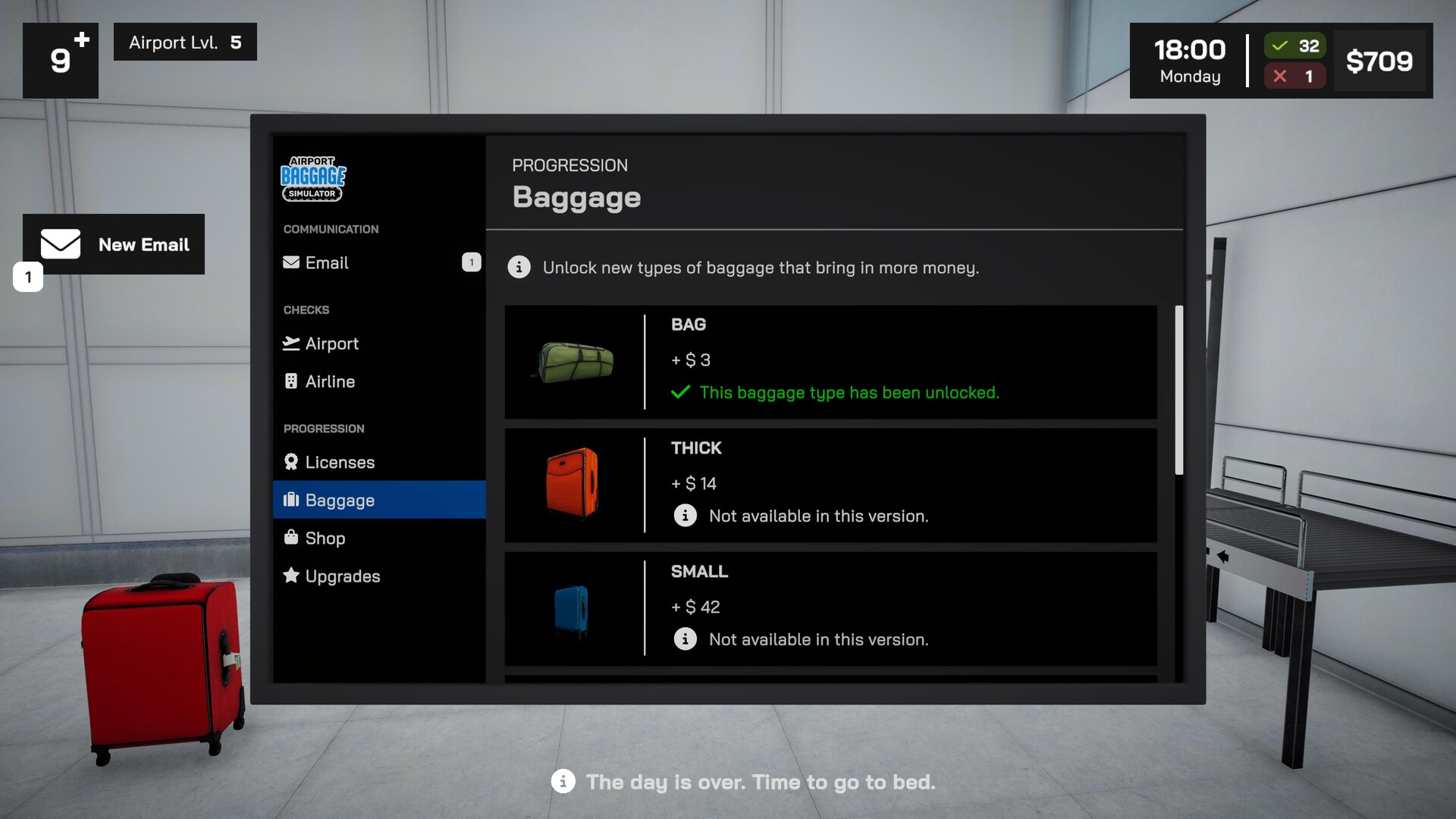Image resolution: width=1456 pixels, height=819 pixels.
Task: Select the Airport checks icon
Action: pos(293,344)
